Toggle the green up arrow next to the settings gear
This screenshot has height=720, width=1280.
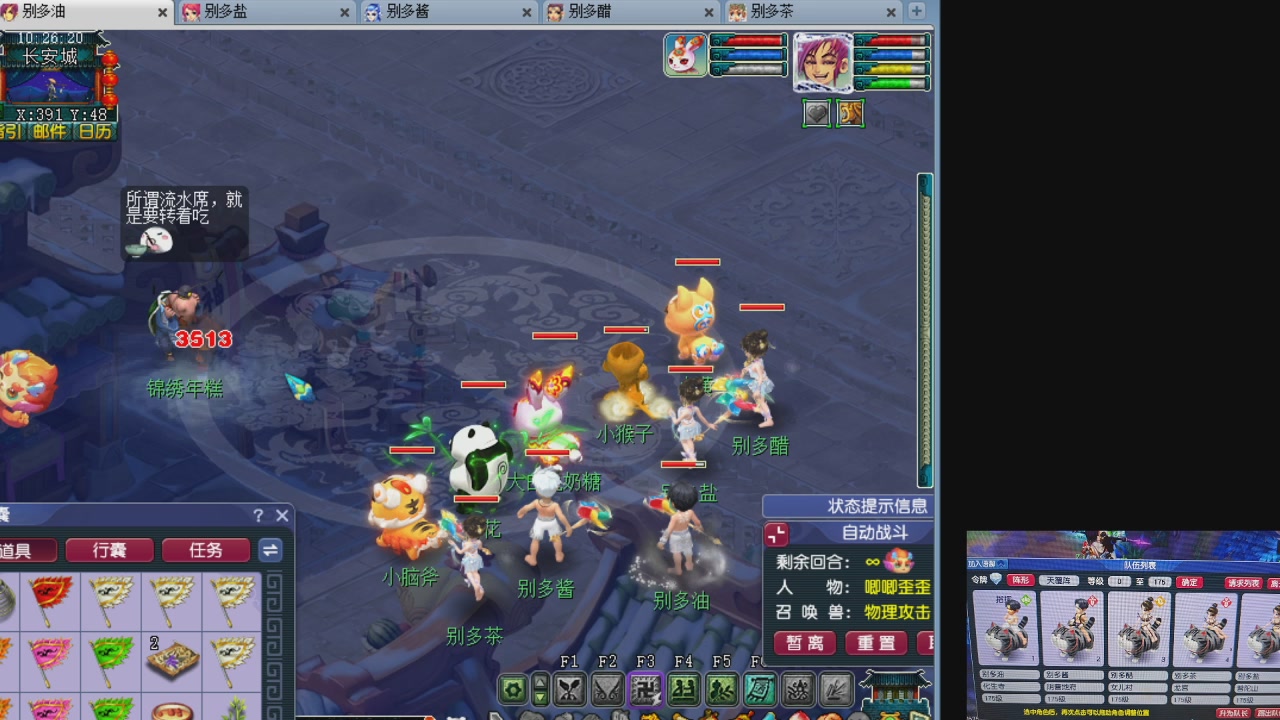pyautogui.click(x=540, y=681)
